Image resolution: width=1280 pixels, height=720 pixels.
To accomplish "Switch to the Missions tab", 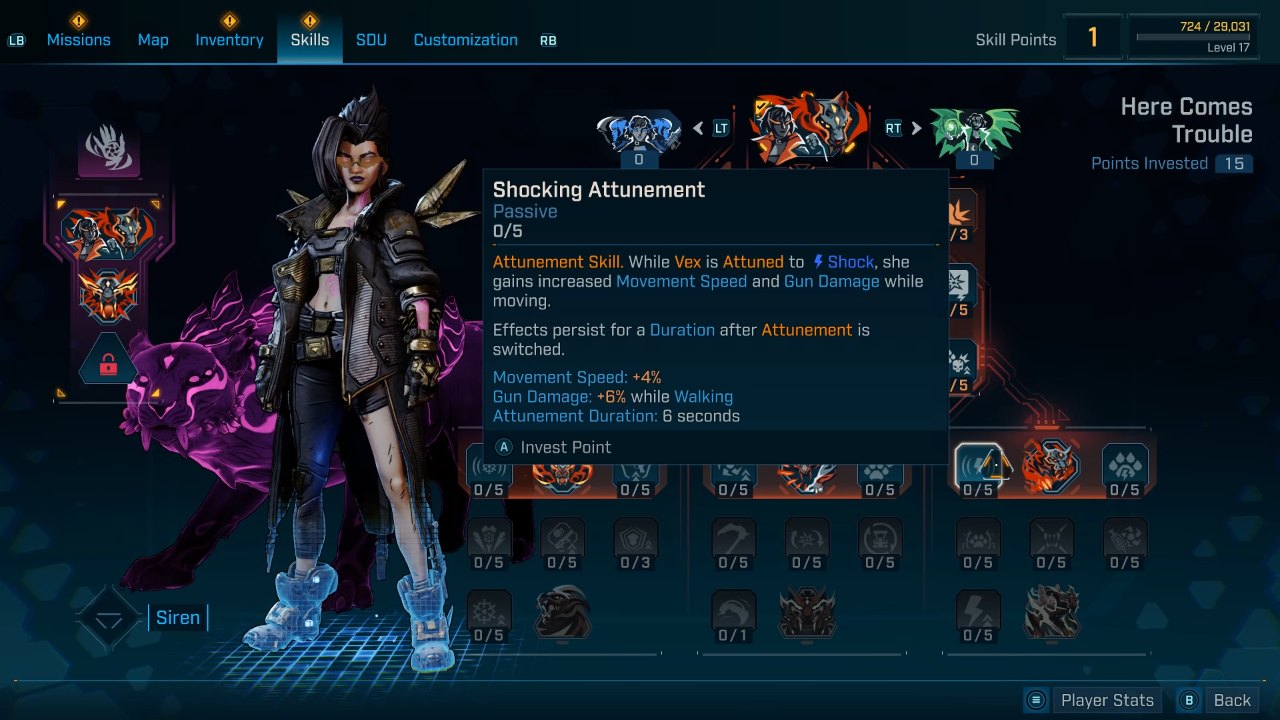I will point(78,40).
